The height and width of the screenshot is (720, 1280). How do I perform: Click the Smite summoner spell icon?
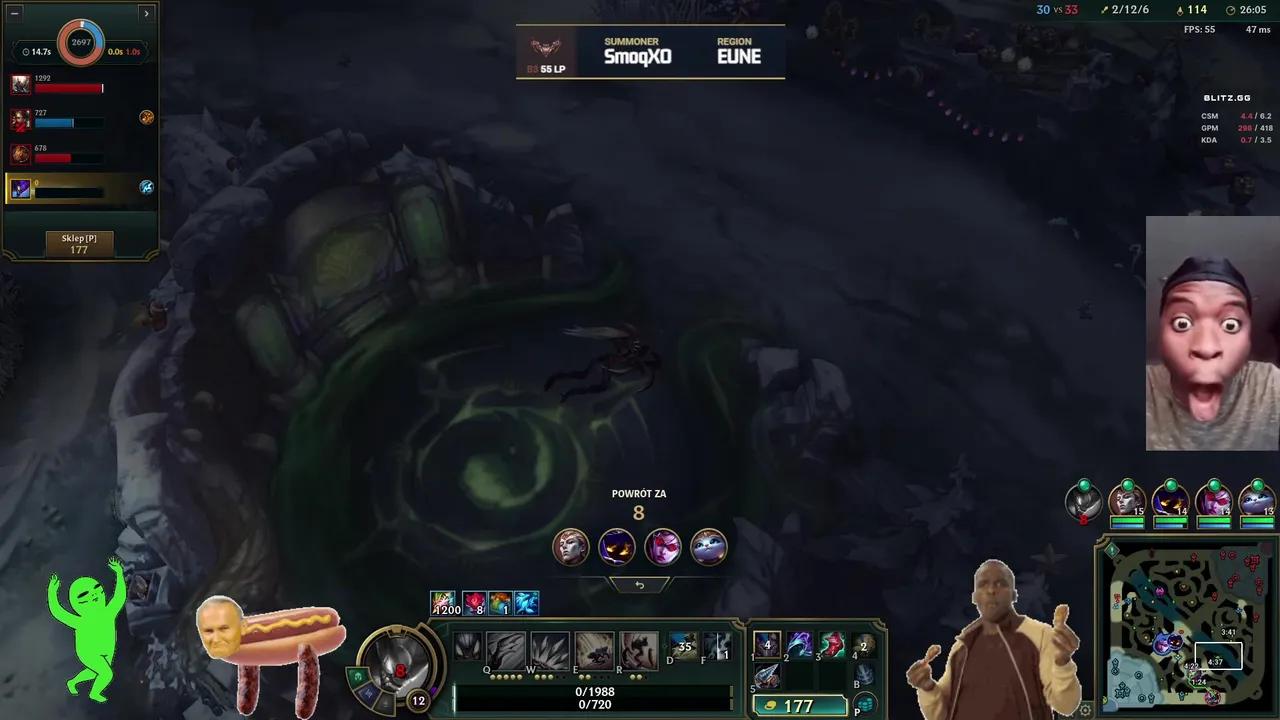point(683,647)
